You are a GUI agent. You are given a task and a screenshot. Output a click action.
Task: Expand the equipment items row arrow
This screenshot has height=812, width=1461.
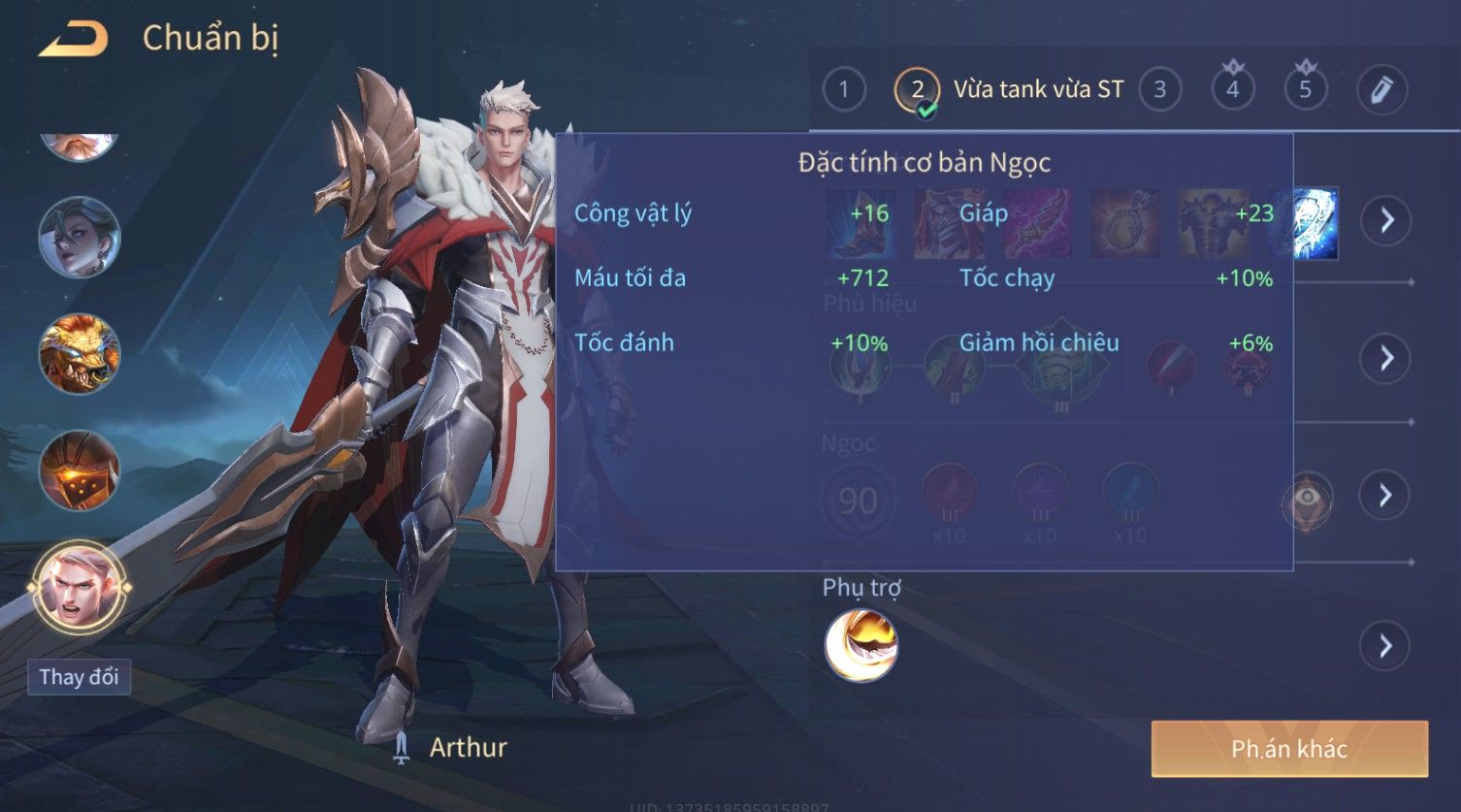pyautogui.click(x=1385, y=220)
